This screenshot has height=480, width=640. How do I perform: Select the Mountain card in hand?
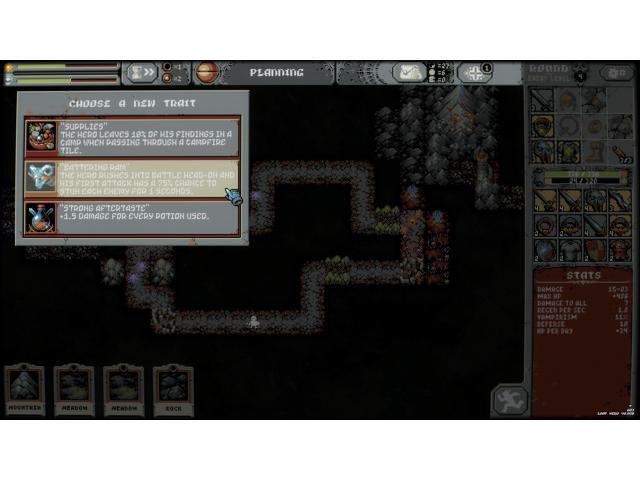coord(25,389)
